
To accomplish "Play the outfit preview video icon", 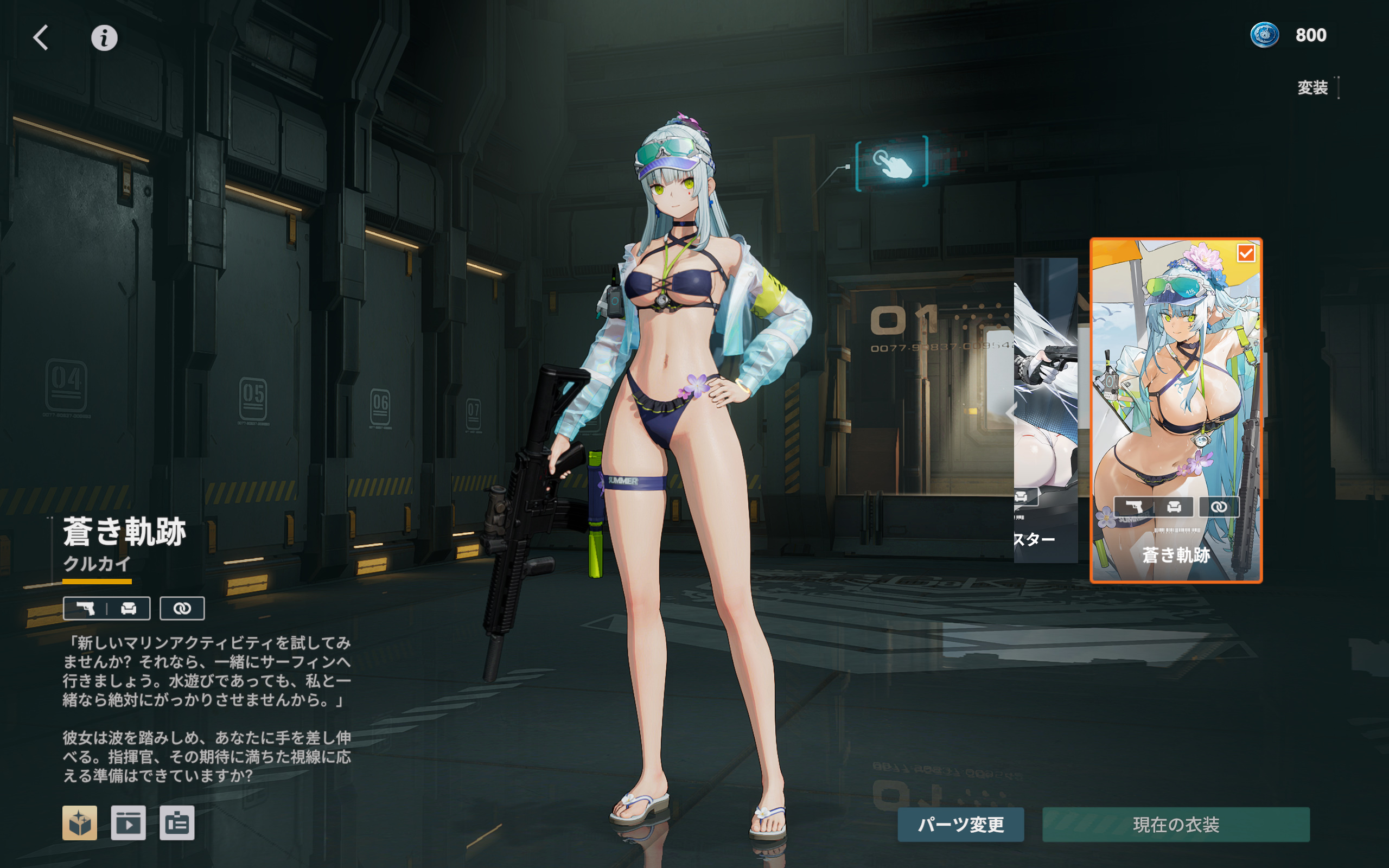I will (x=128, y=822).
